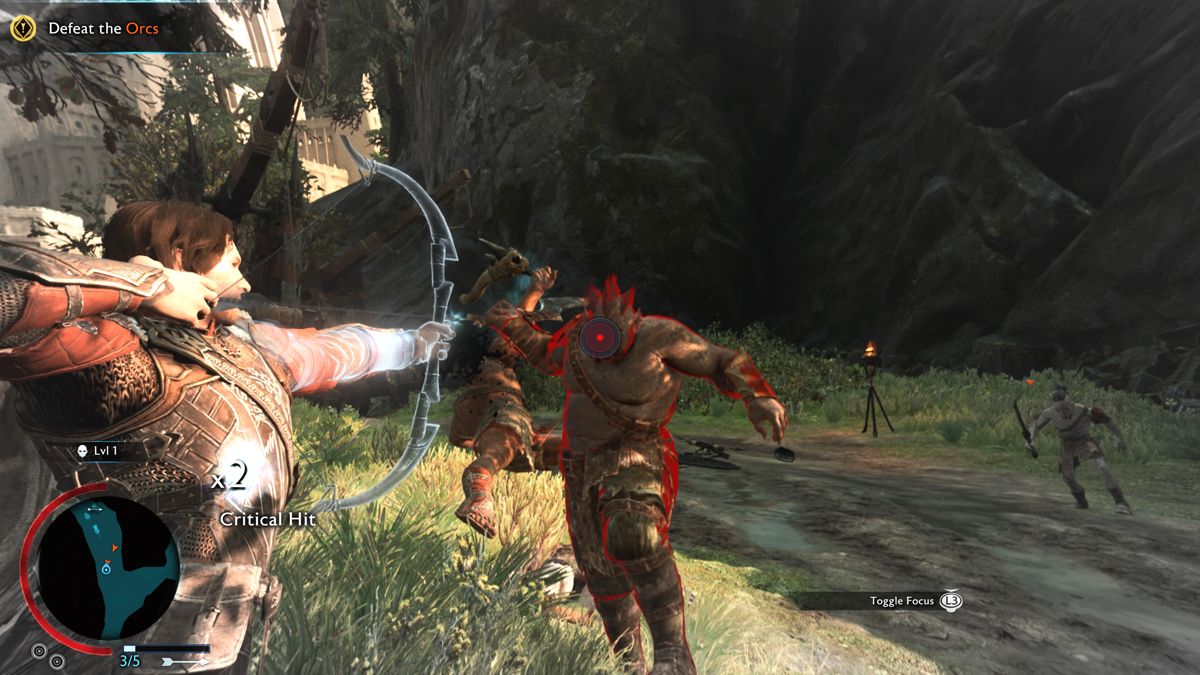Select the orange enemy marker on the minimap

coord(116,548)
